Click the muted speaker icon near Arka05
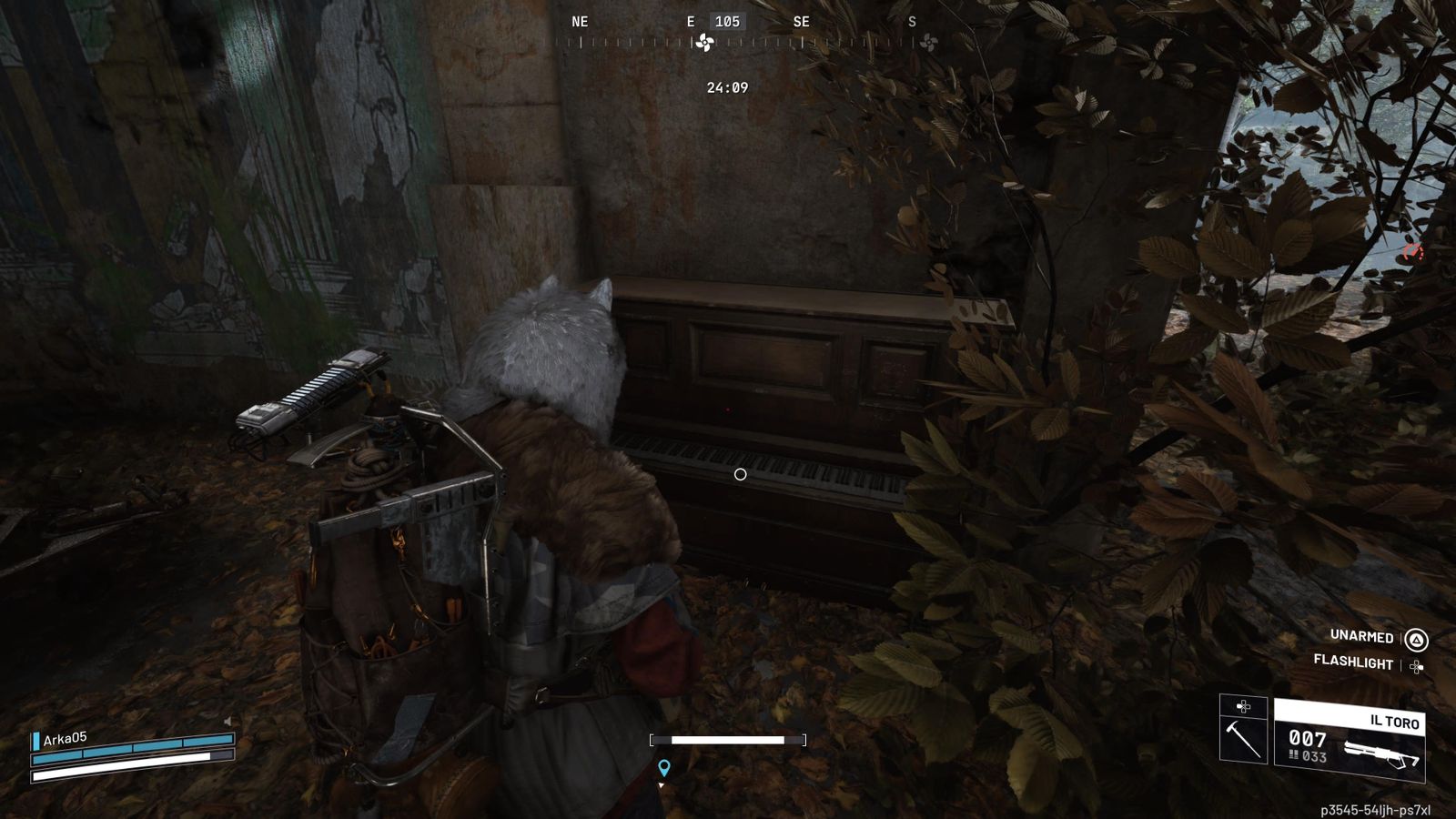 [229, 722]
